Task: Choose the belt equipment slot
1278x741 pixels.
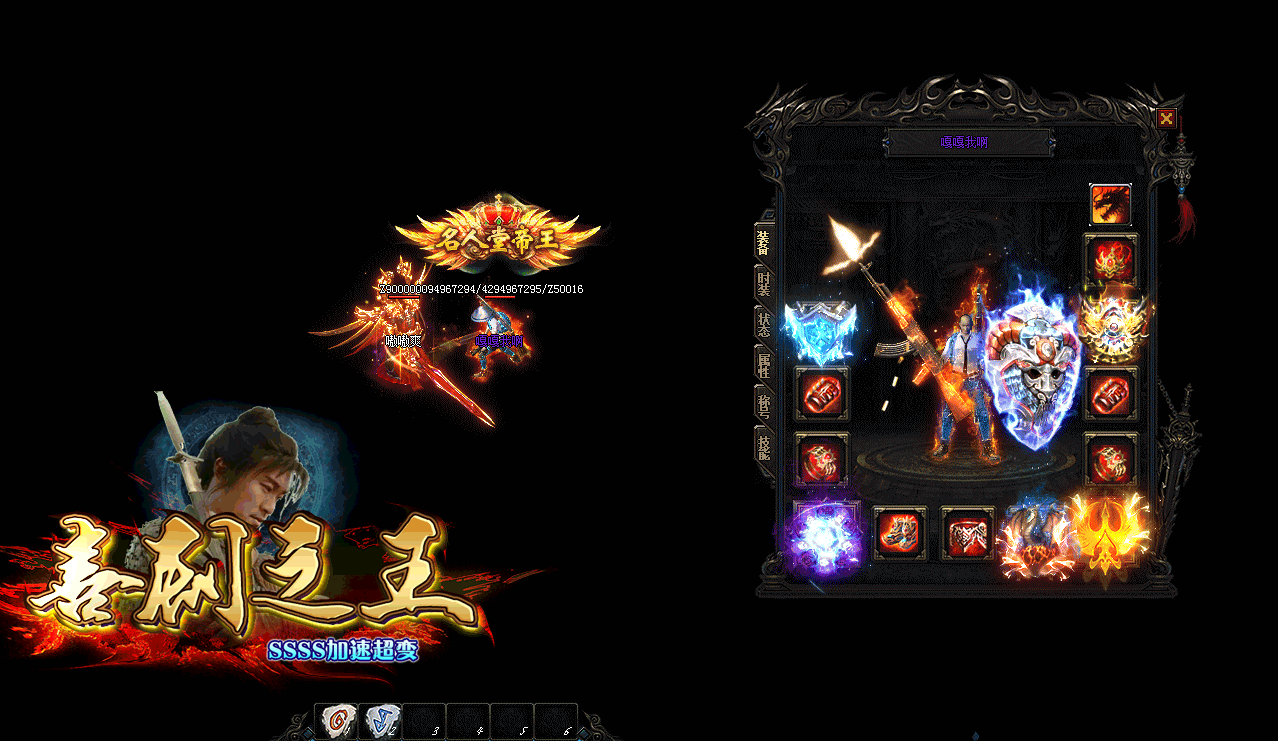Action: [x=967, y=533]
